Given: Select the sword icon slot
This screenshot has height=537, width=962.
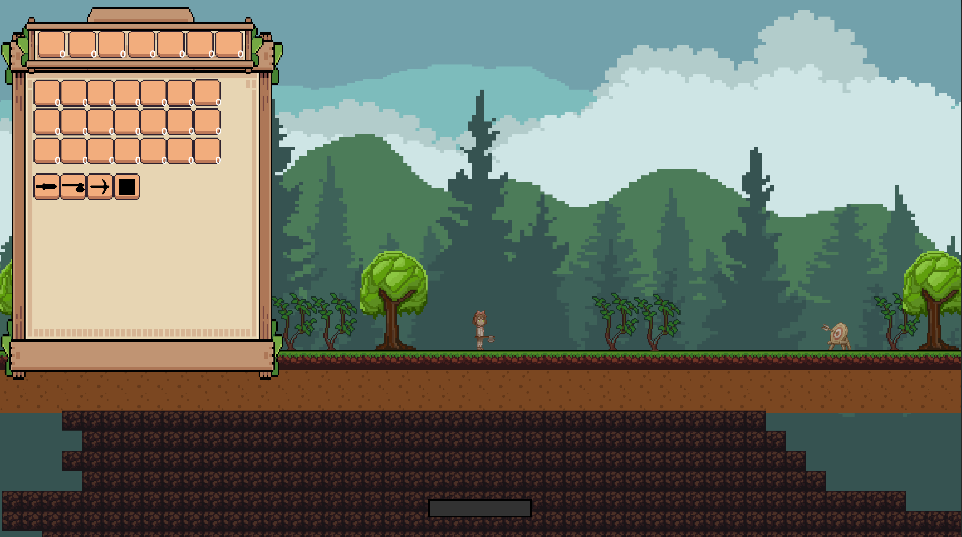Looking at the screenshot, I should click(47, 187).
